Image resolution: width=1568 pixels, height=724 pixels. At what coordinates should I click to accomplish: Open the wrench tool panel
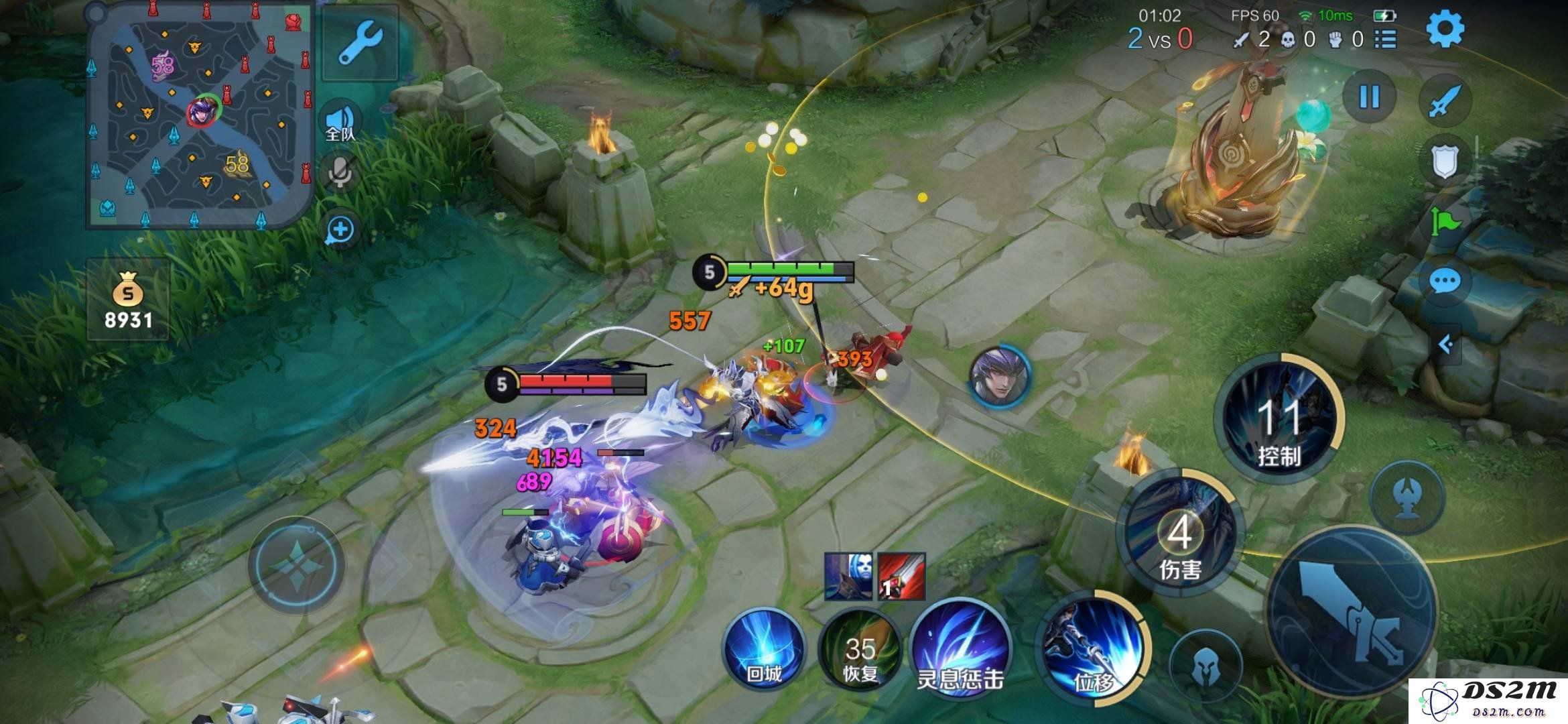pyautogui.click(x=360, y=43)
